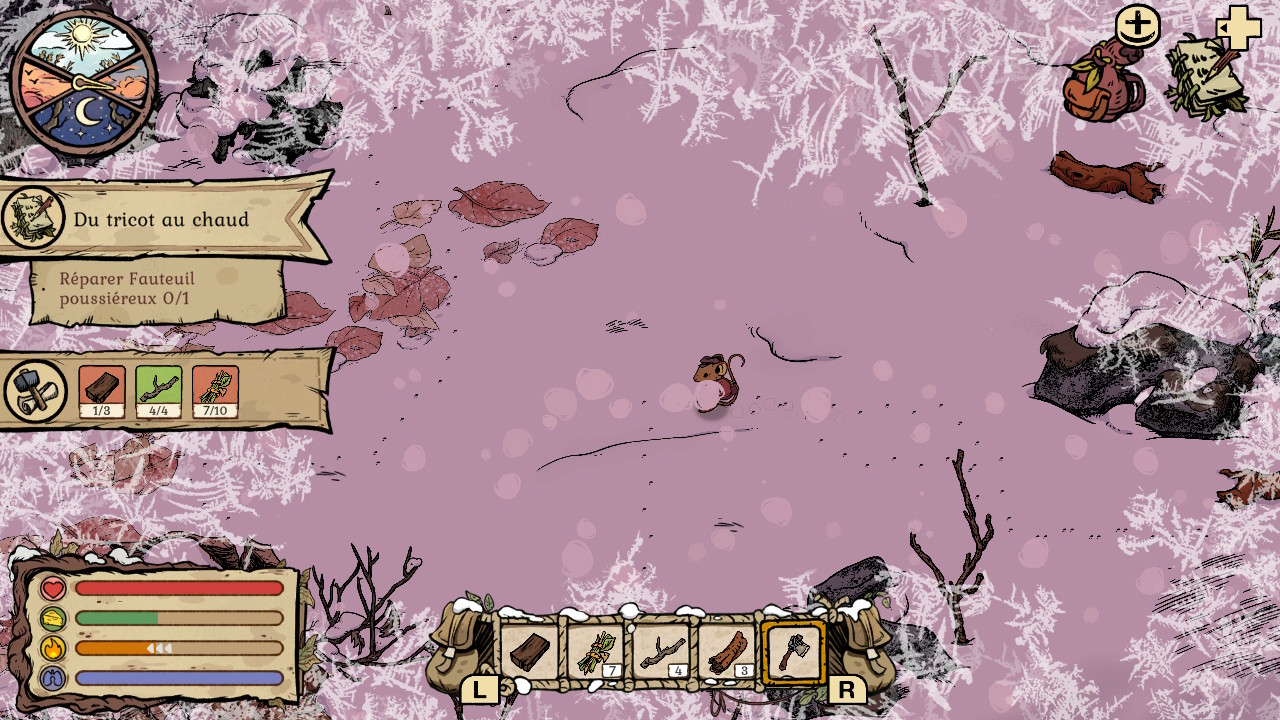Viewport: 1280px width, 720px height.
Task: Open the 'Du tricot au chaud' quest banner
Action: point(165,219)
